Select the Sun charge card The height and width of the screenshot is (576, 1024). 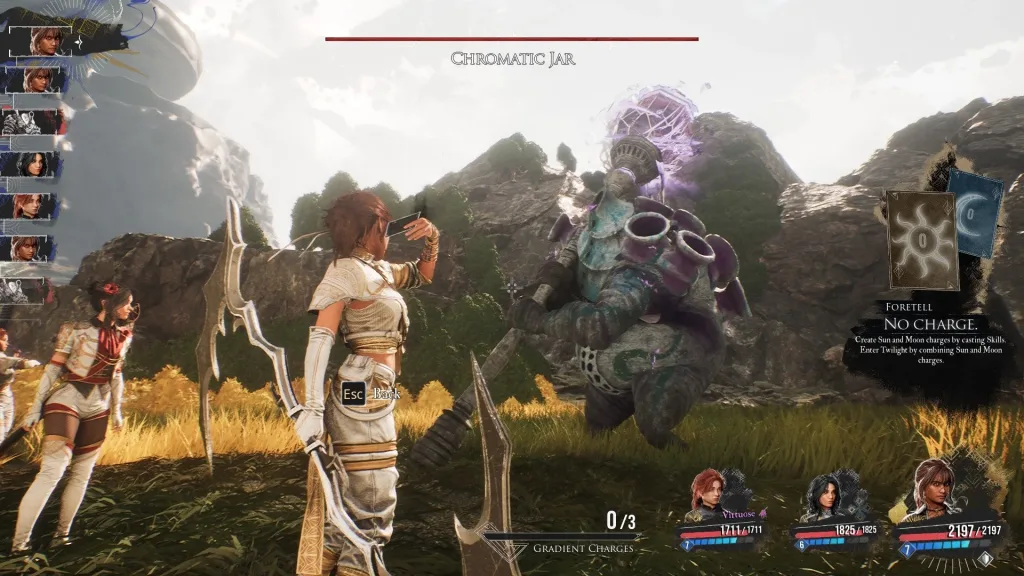pyautogui.click(x=920, y=241)
